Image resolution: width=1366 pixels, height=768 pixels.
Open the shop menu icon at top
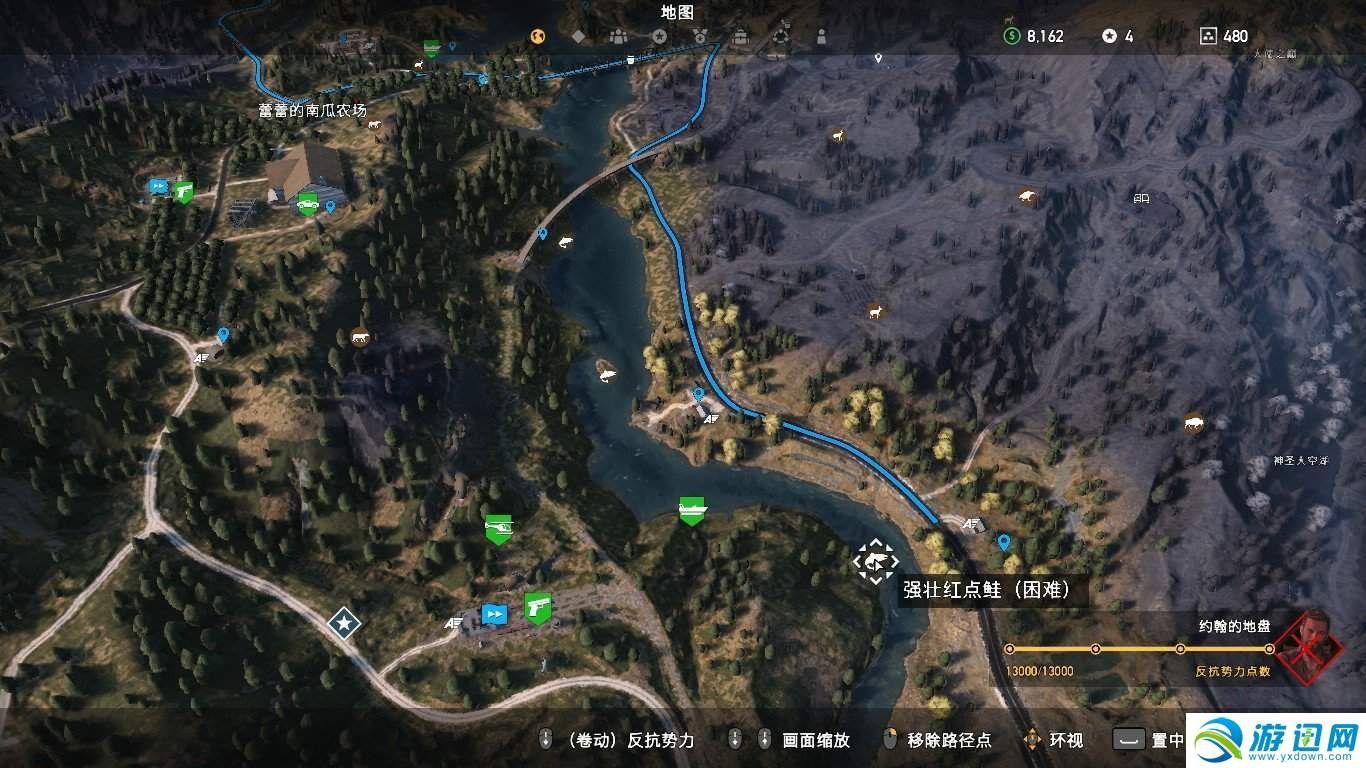(x=739, y=36)
